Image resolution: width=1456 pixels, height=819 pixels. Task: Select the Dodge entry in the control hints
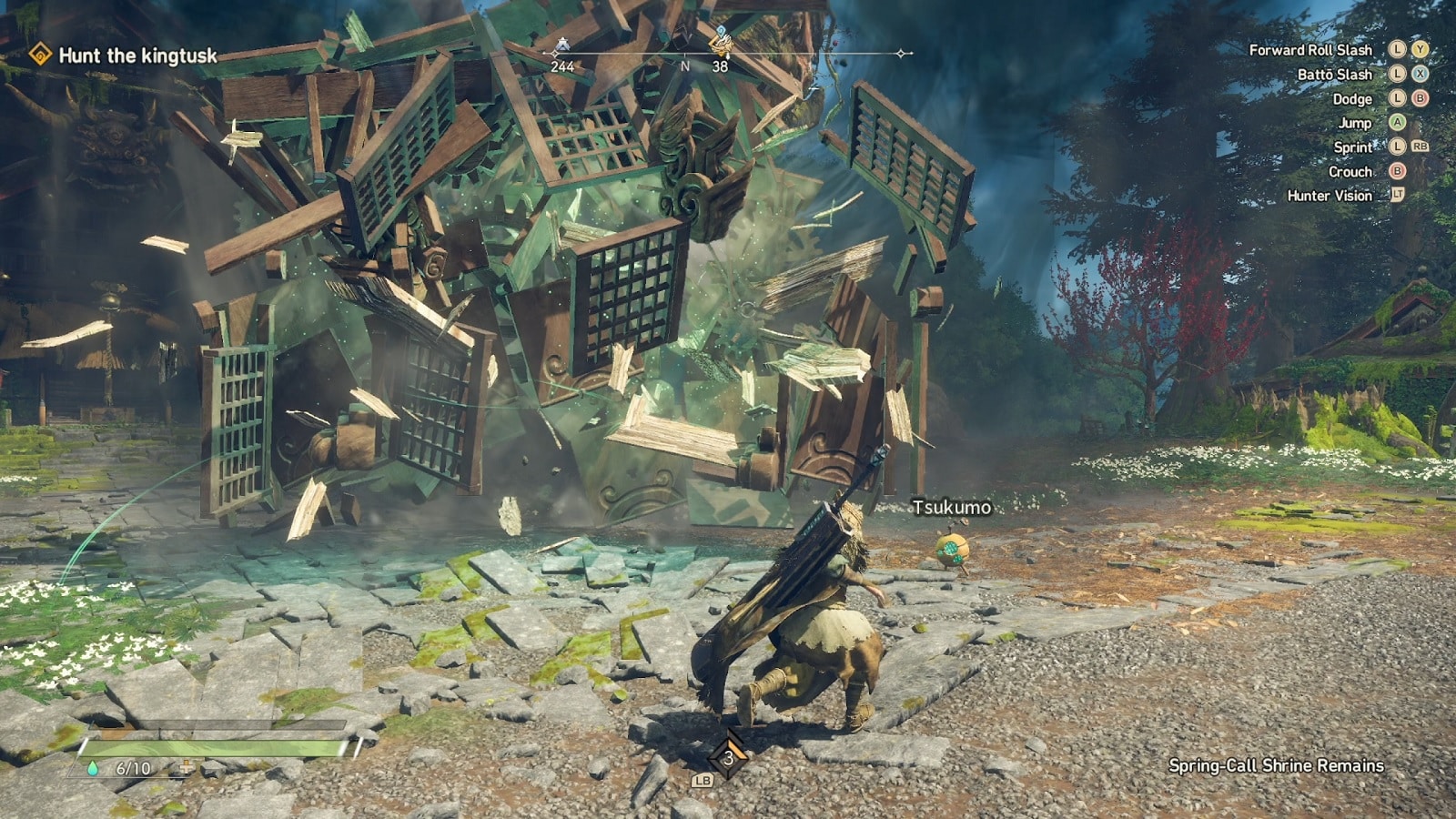click(1354, 97)
